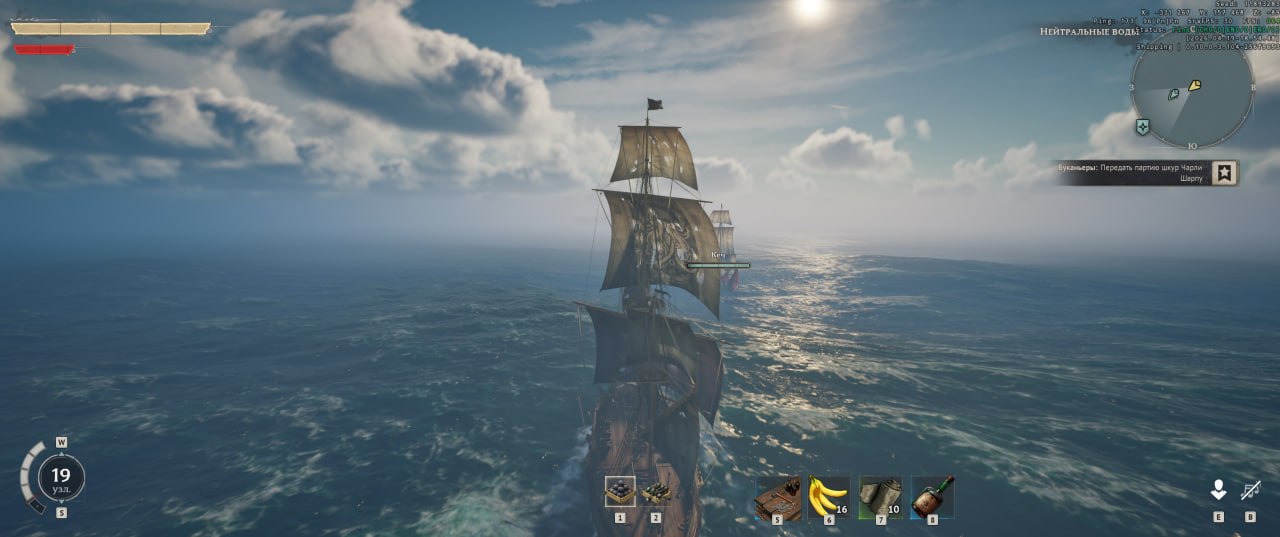
Task: Click the quest star banner icon
Action: point(1225,172)
